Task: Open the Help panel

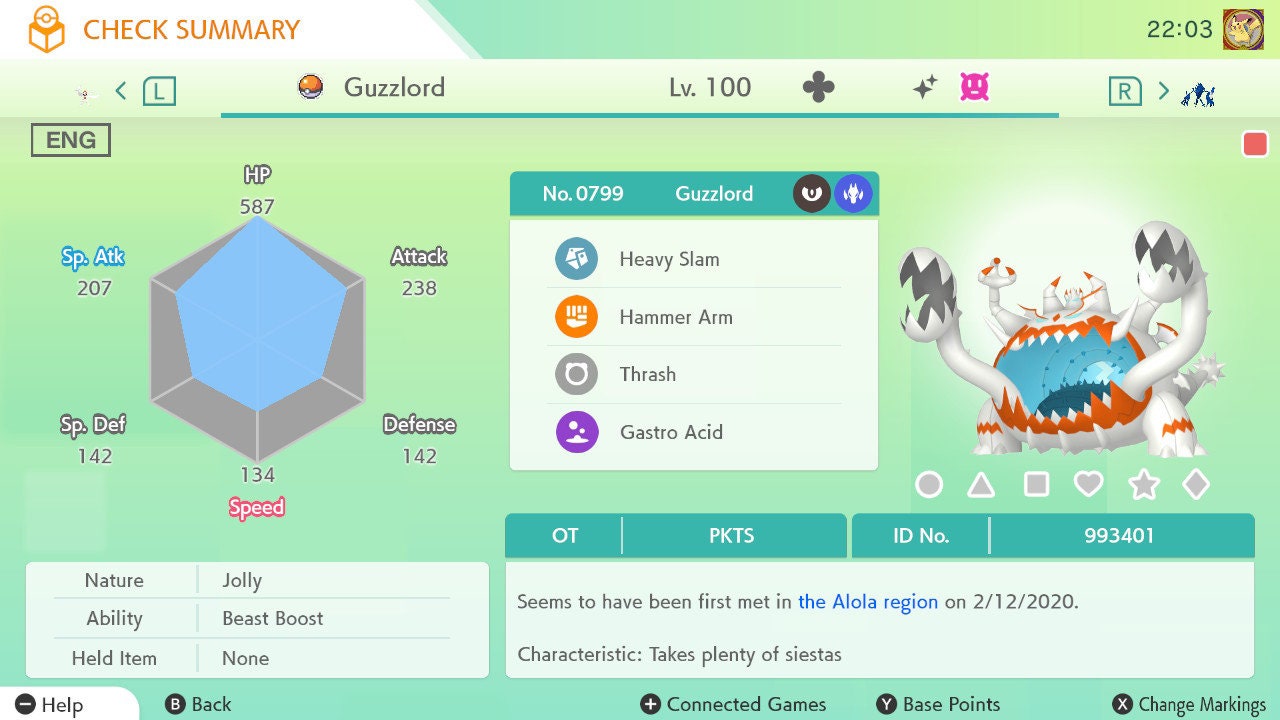Action: tap(49, 705)
